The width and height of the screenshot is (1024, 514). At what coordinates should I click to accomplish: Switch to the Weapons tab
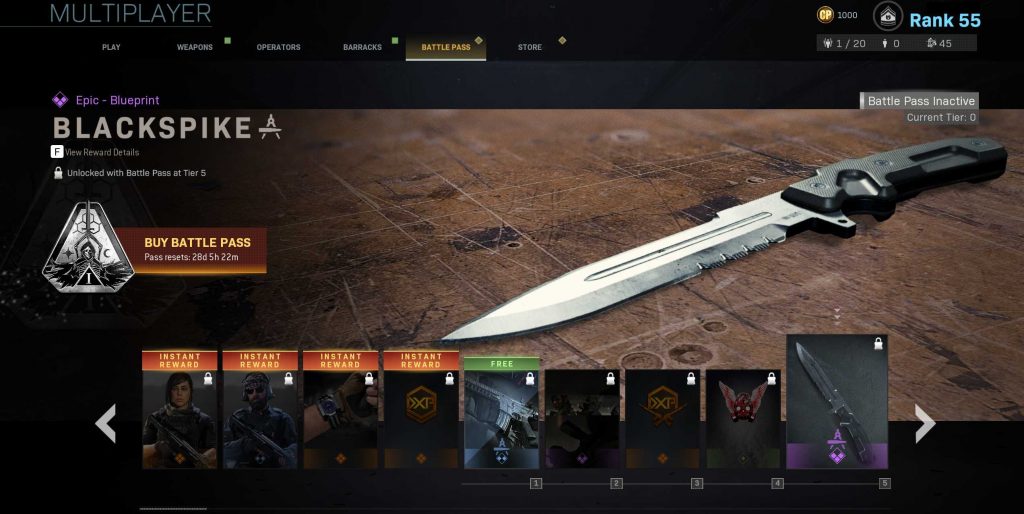pos(194,47)
